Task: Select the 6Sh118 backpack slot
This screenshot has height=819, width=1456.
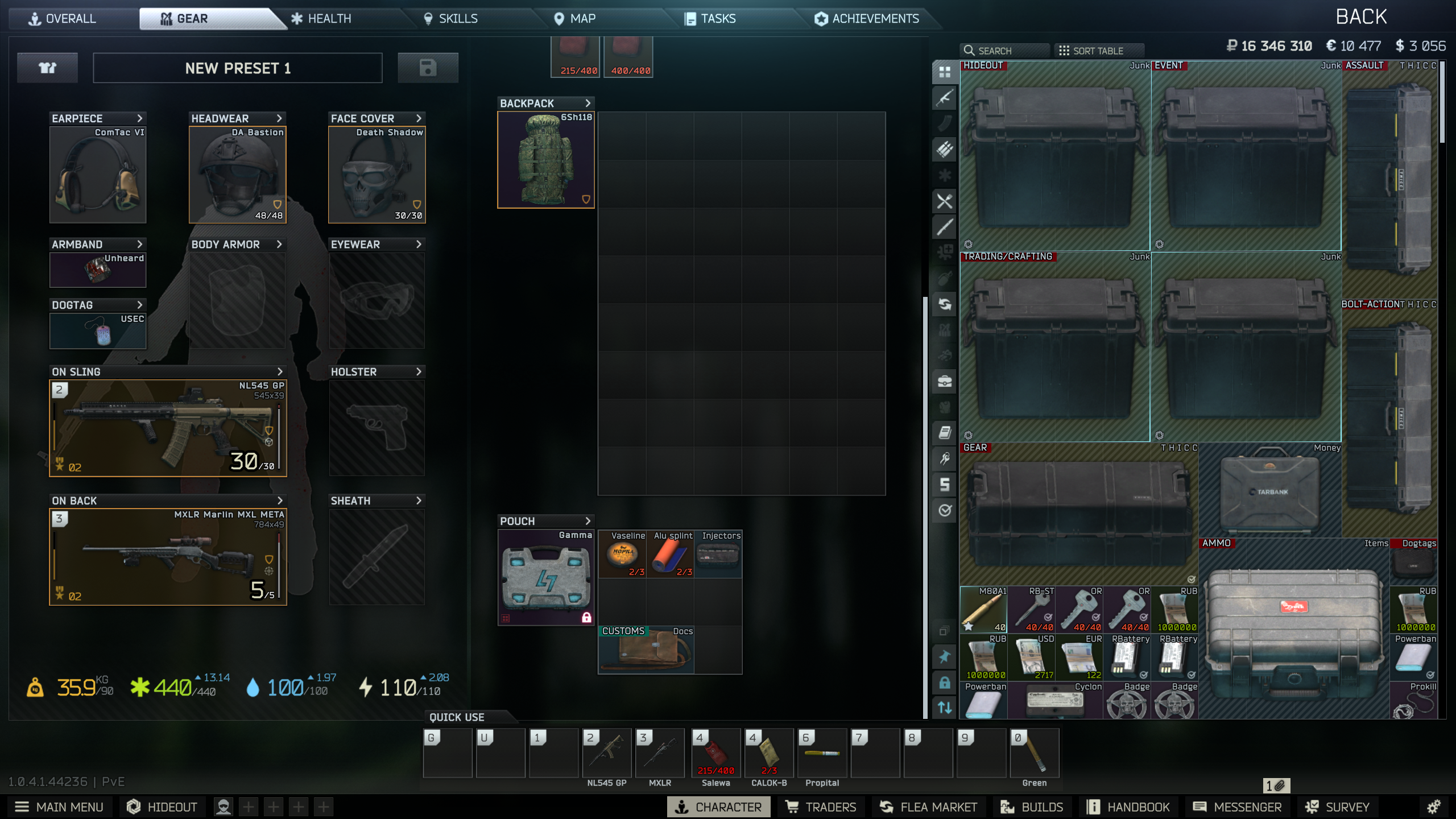Action: click(x=545, y=160)
